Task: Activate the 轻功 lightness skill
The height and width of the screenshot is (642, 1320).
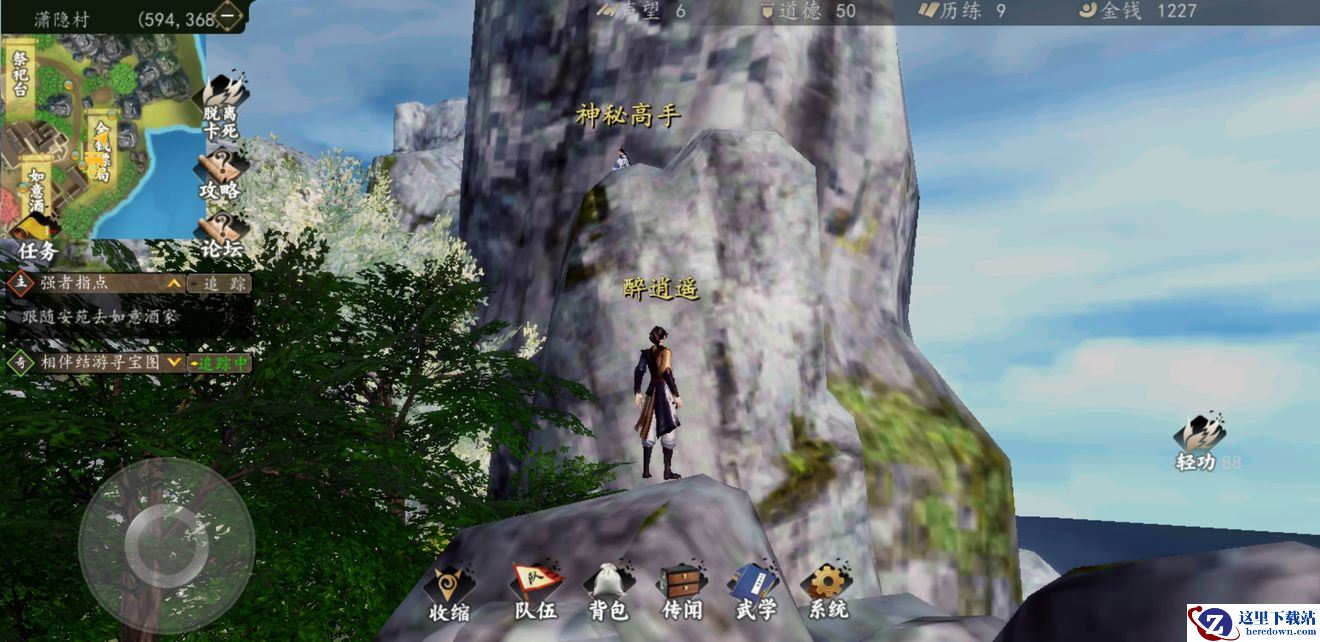Action: pyautogui.click(x=1199, y=441)
